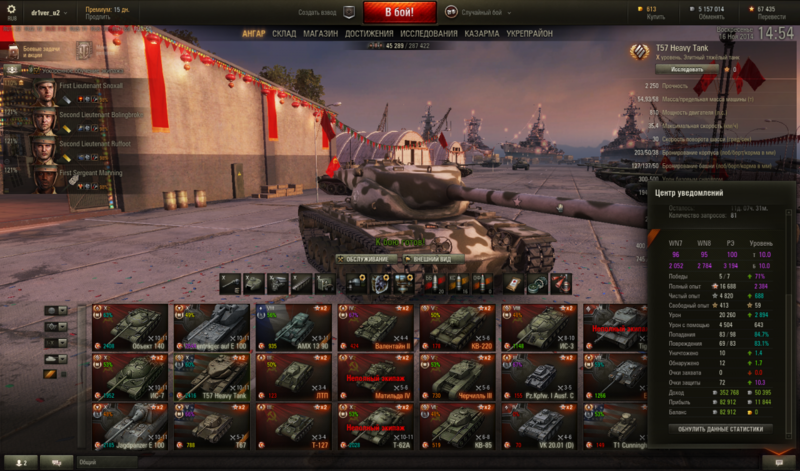Pick the Матильда IV tank card
Viewport: 800px width, 471px height.
(377, 377)
